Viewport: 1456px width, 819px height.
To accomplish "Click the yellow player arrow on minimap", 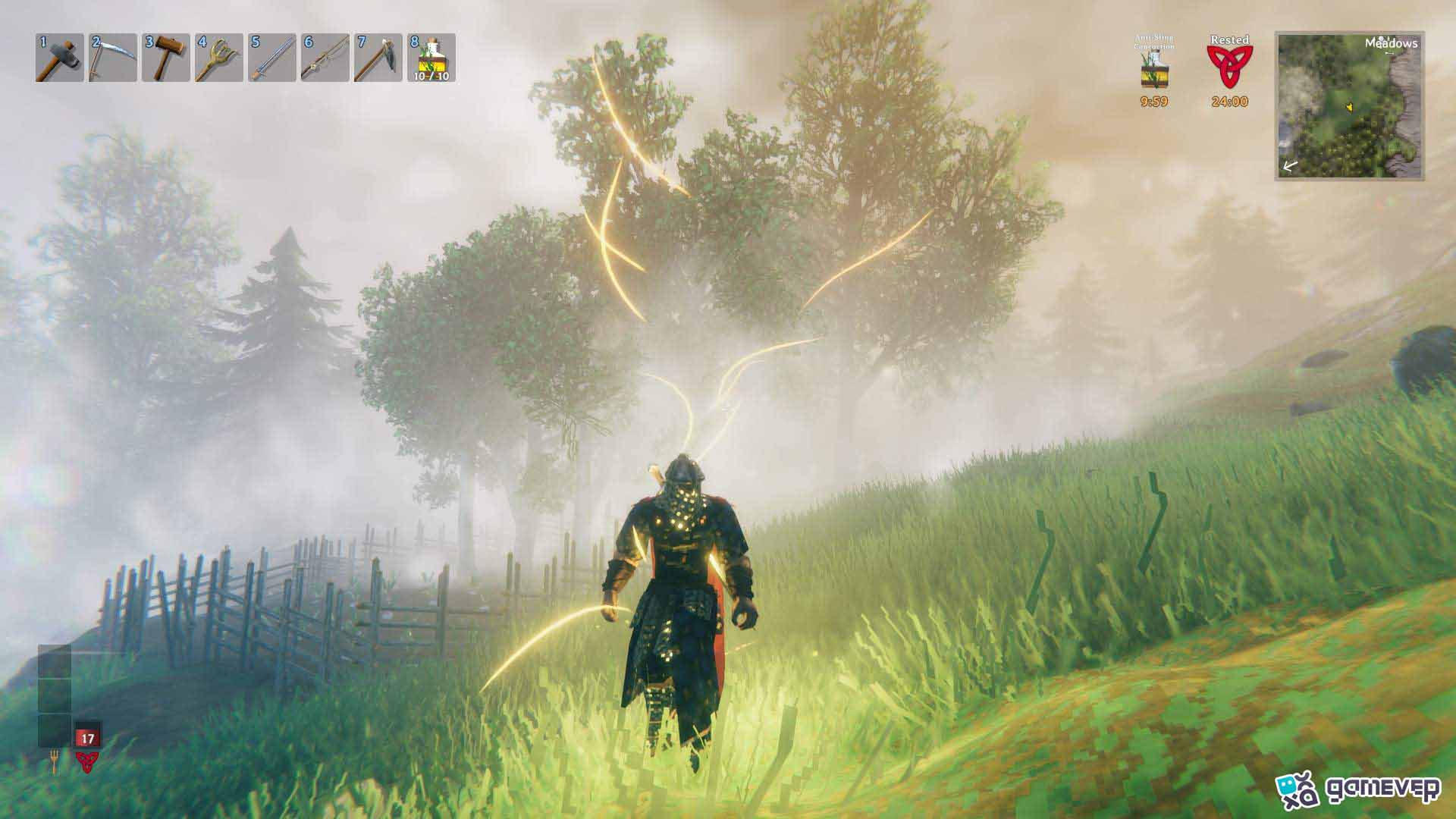I will click(1350, 107).
